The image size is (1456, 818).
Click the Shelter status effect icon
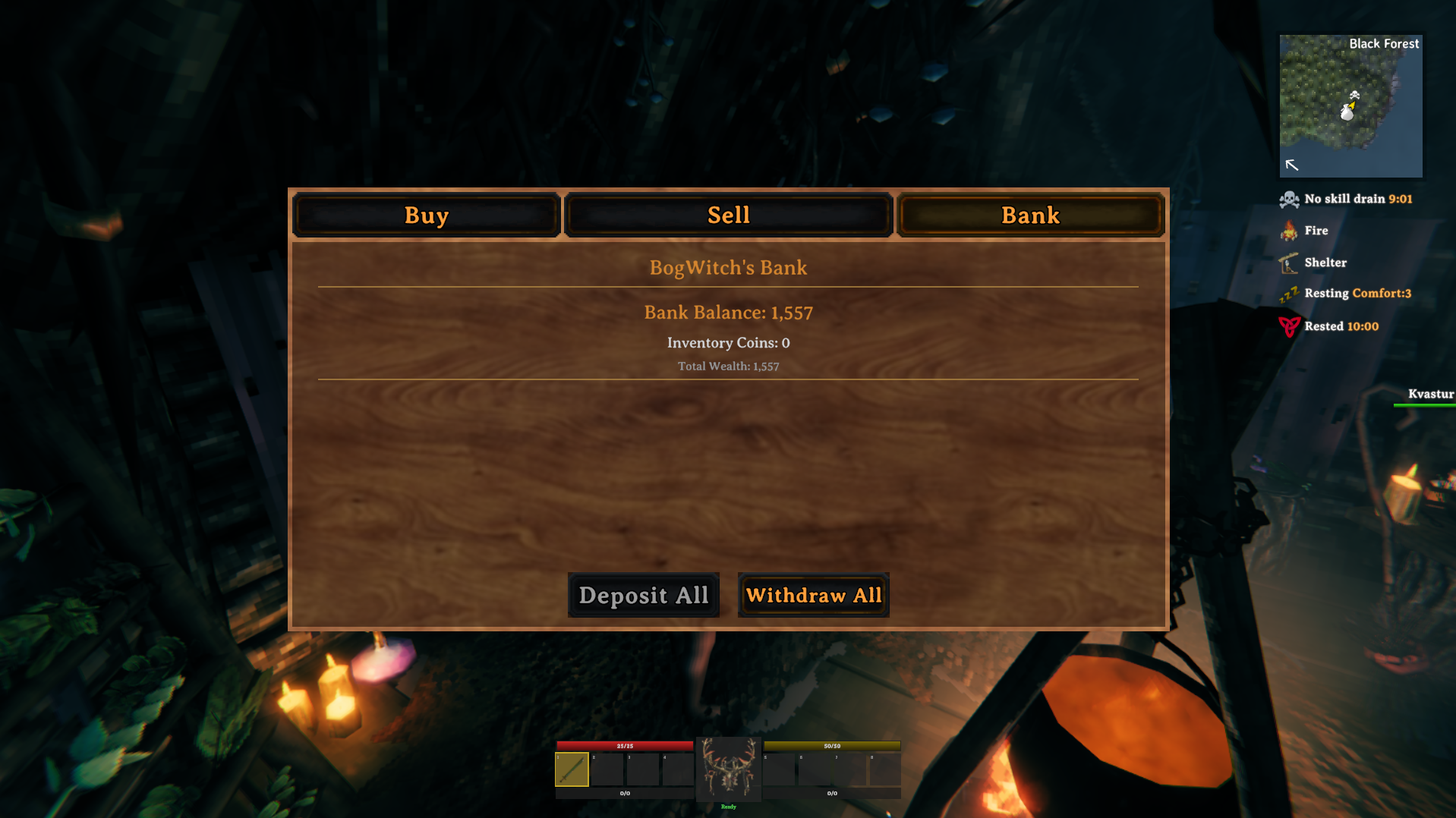coord(1287,262)
